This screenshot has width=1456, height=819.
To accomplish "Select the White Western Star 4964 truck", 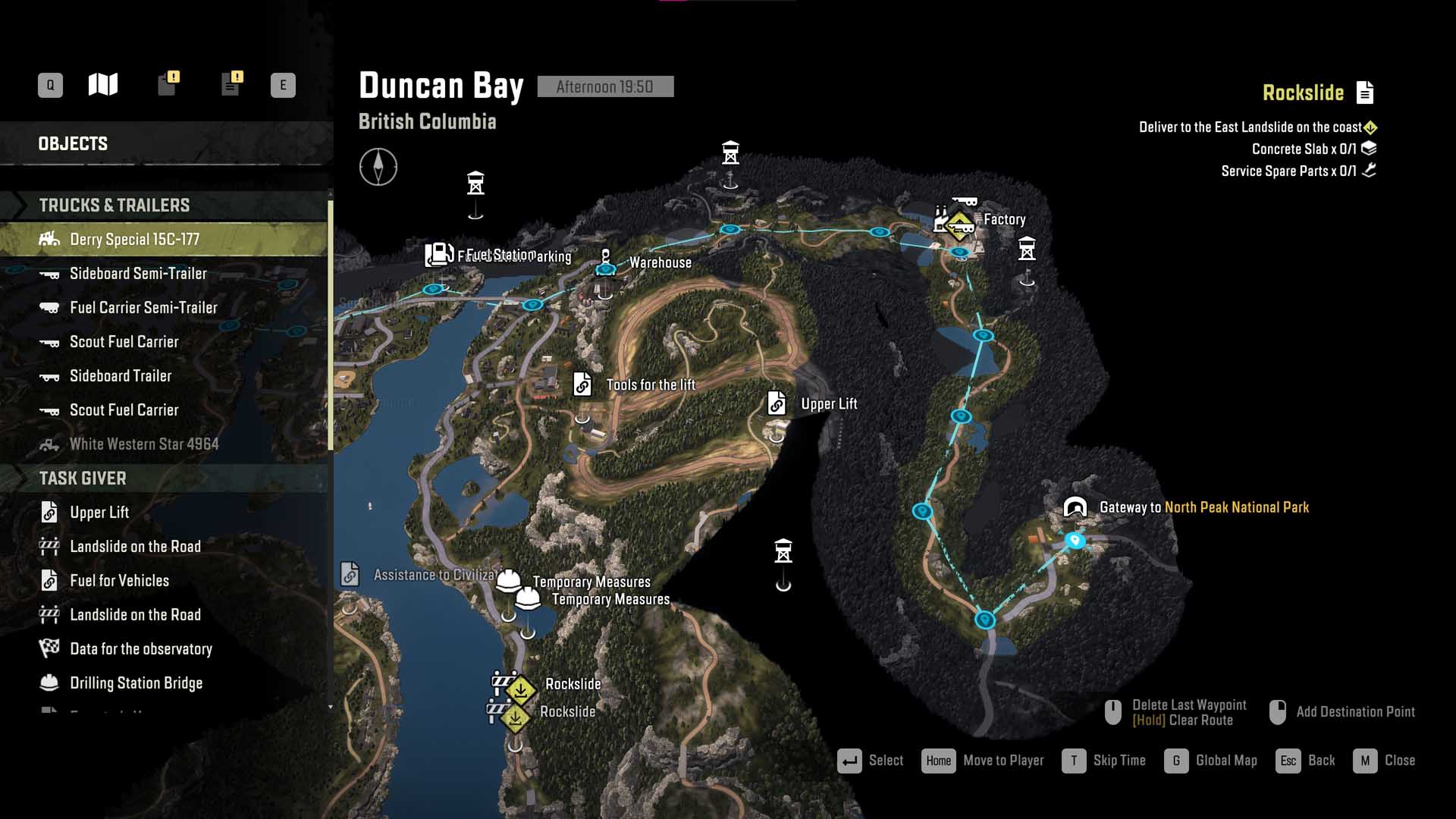I will coord(144,444).
